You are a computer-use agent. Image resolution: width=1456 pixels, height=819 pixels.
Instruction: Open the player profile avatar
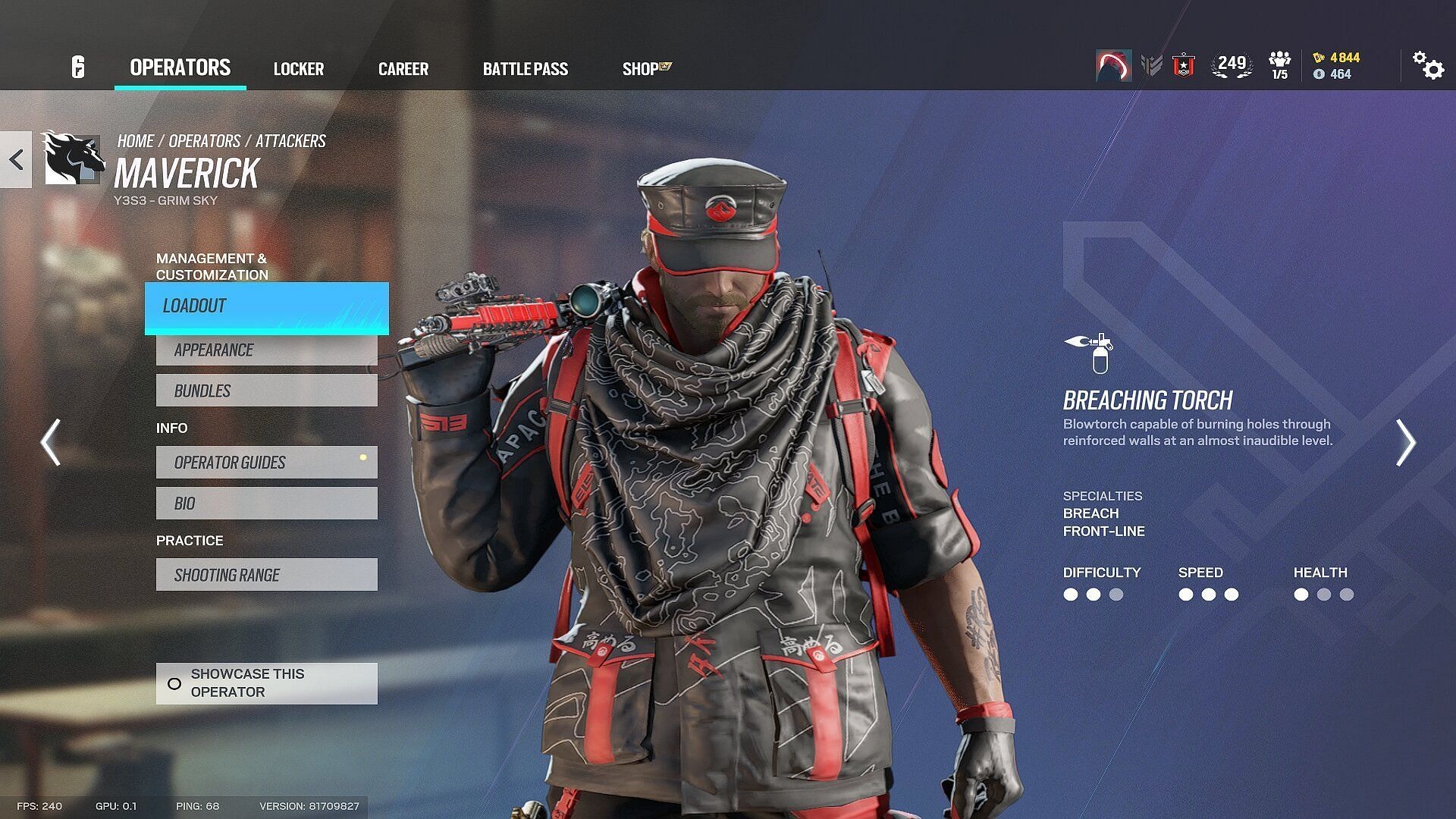coord(1113,67)
